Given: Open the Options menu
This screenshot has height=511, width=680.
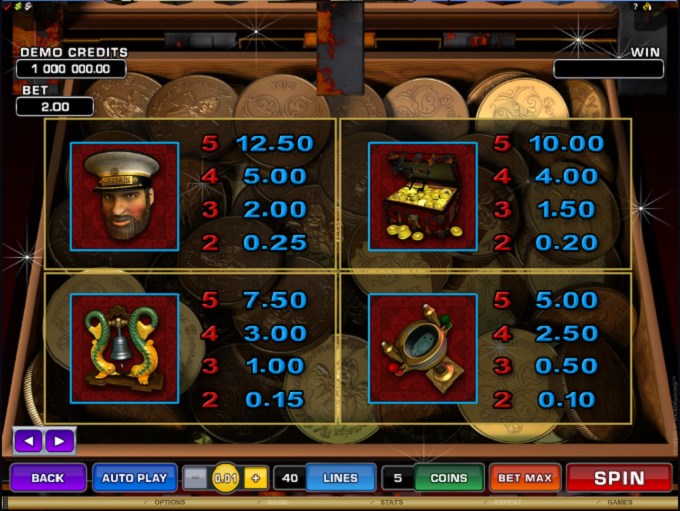Looking at the screenshot, I should point(169,503).
